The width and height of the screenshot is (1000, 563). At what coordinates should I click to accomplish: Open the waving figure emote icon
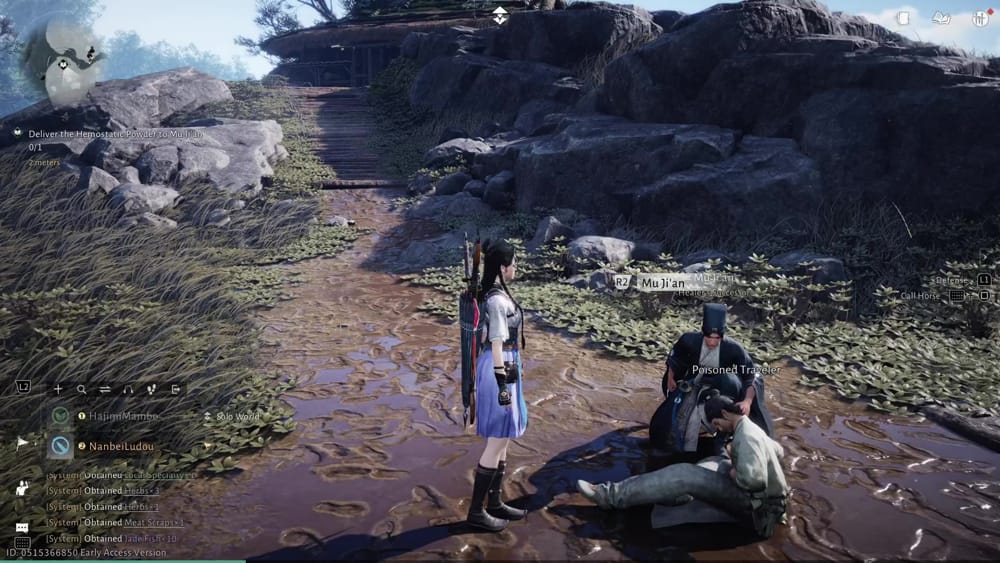(x=22, y=487)
